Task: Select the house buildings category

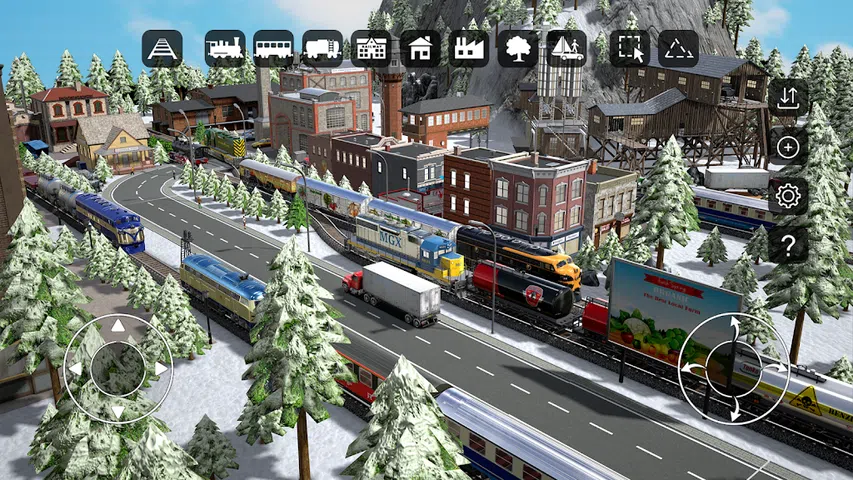Action: point(421,48)
